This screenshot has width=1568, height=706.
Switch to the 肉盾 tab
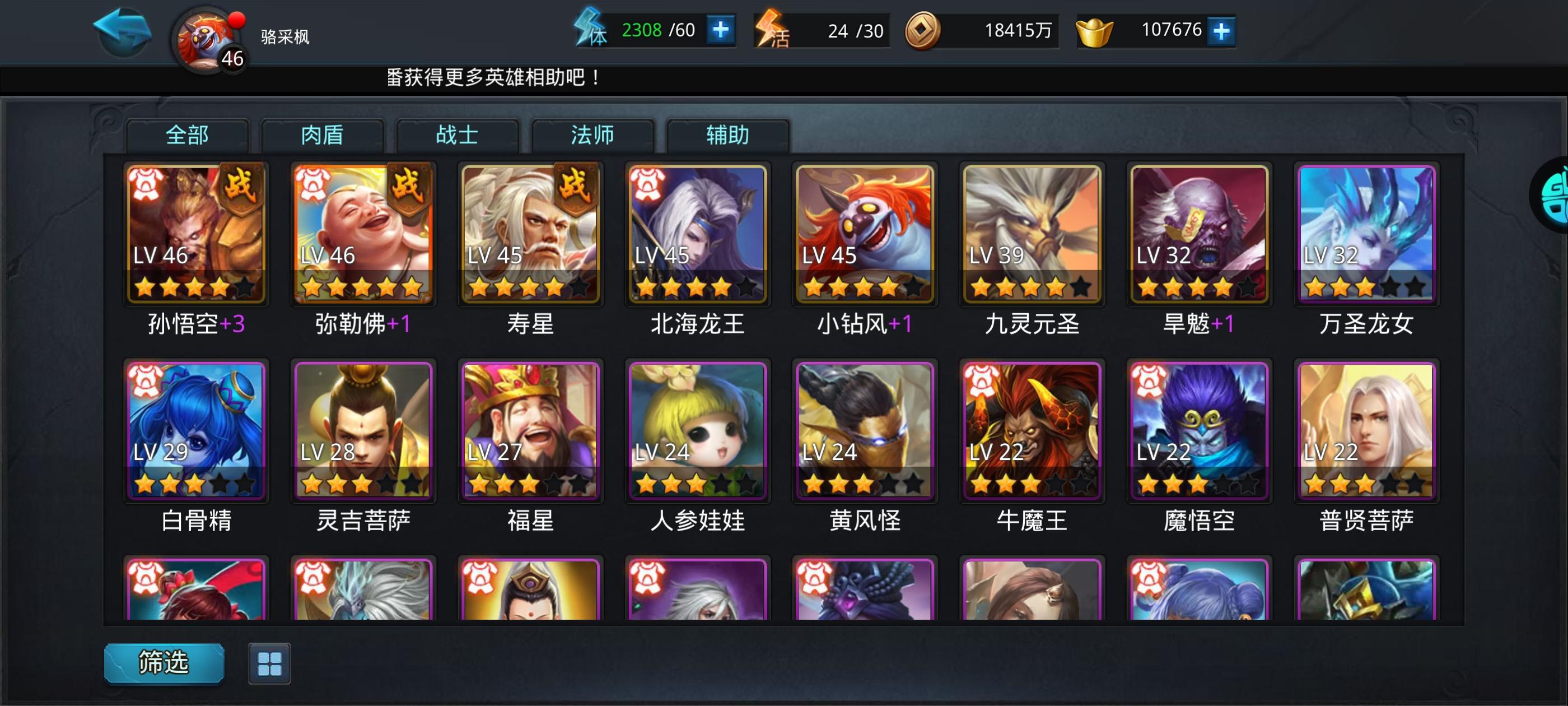point(323,135)
